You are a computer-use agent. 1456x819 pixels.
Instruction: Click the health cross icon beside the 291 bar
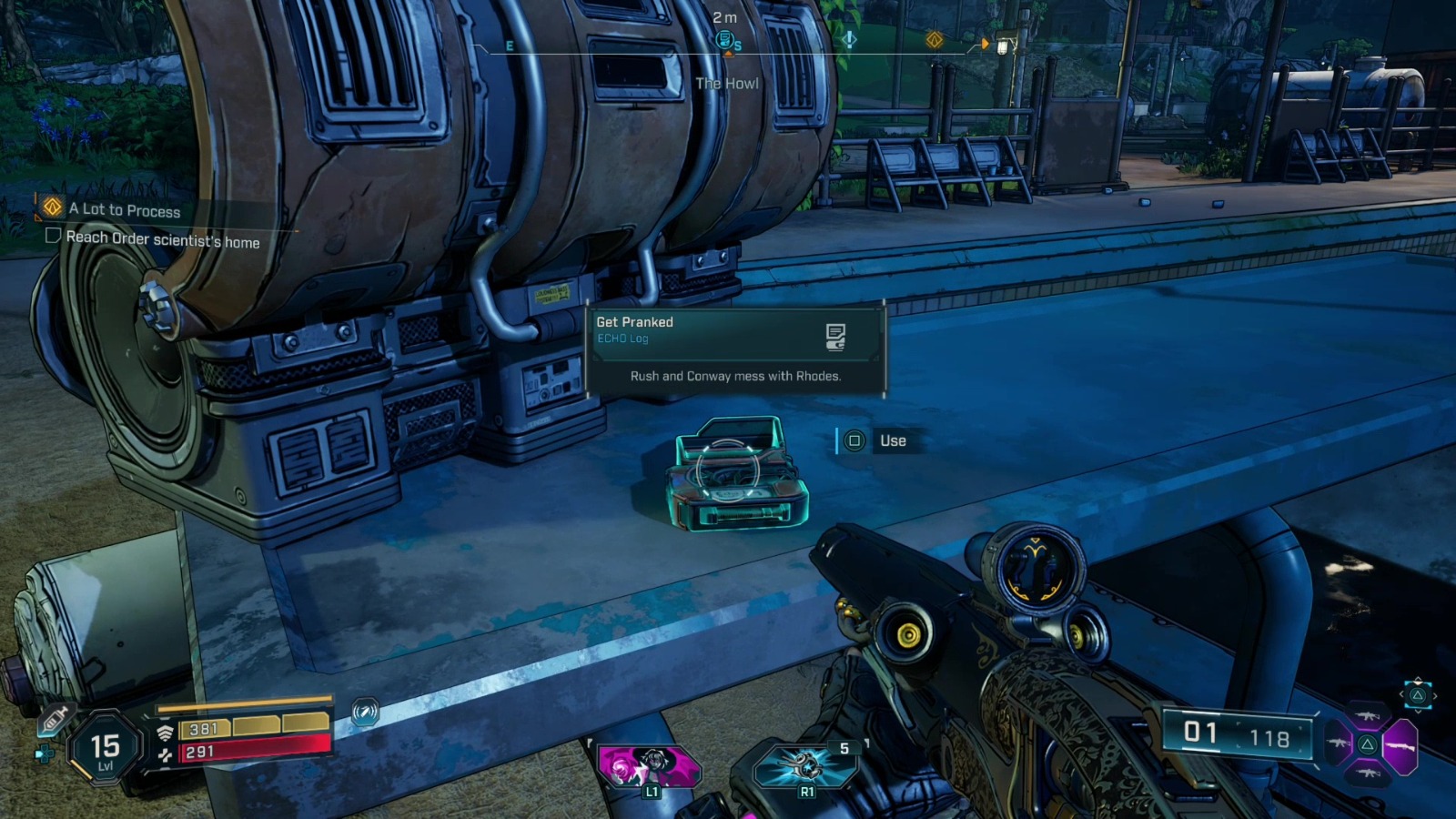tap(164, 755)
